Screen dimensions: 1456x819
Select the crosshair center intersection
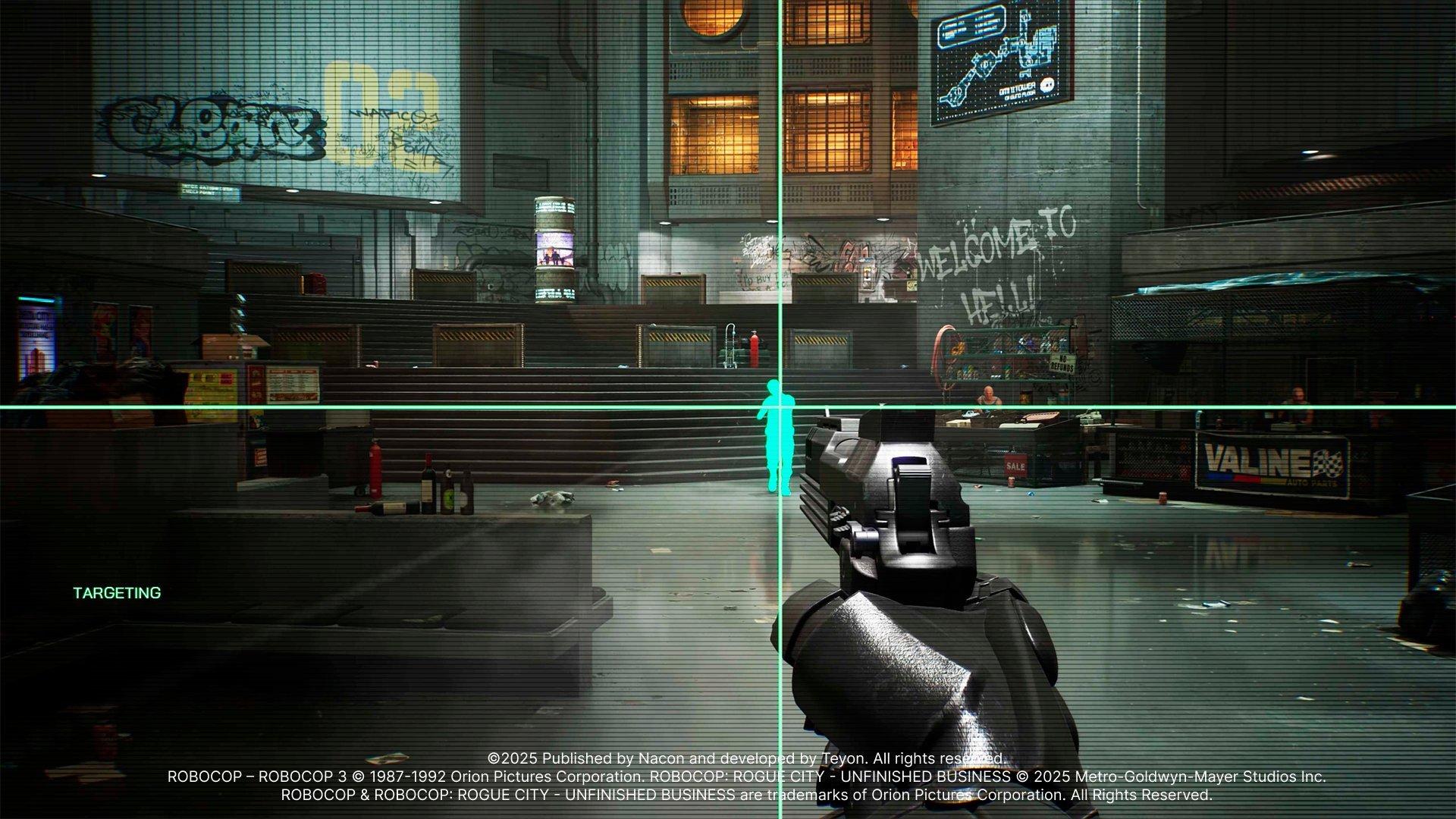781,407
